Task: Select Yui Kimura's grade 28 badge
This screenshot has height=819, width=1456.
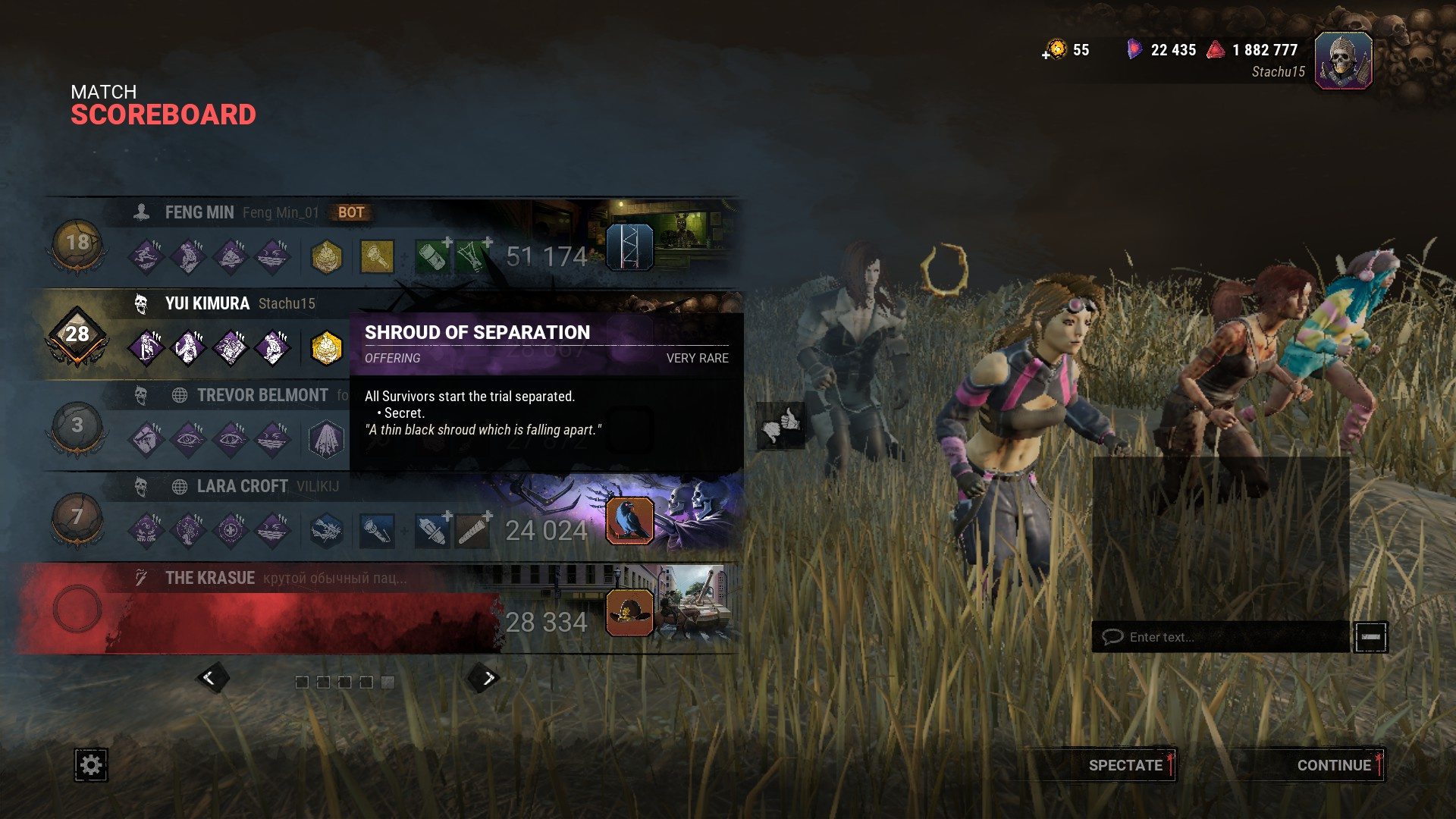Action: [x=77, y=334]
